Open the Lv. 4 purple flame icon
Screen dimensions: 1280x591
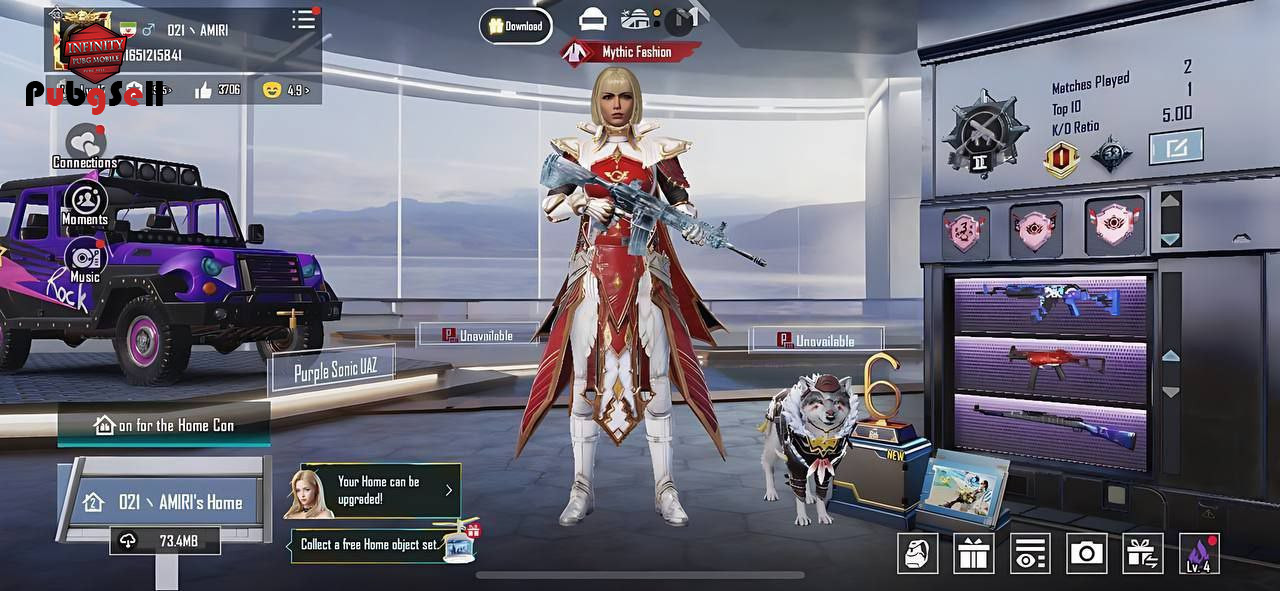tap(1198, 553)
